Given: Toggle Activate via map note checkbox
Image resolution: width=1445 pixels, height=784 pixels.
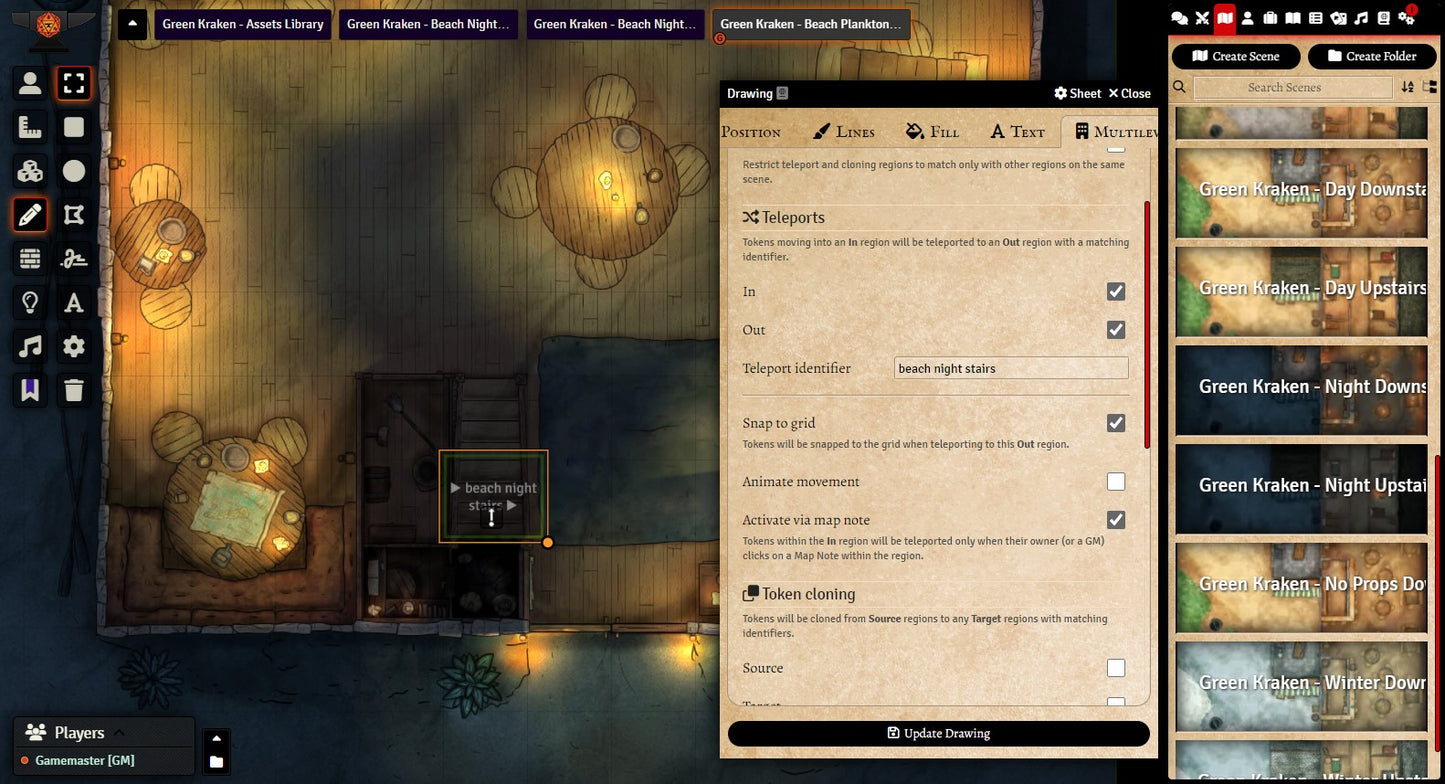Looking at the screenshot, I should click(x=1116, y=520).
